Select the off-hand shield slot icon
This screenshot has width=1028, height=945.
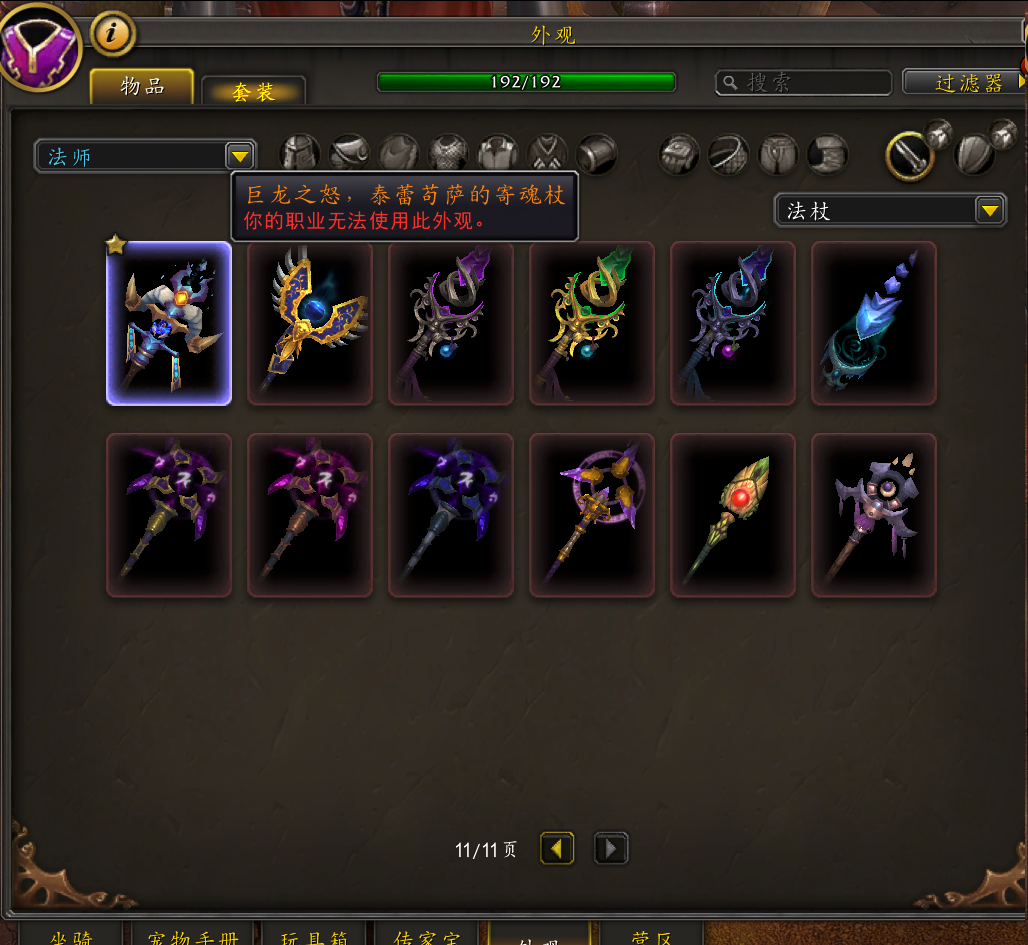pos(973,155)
